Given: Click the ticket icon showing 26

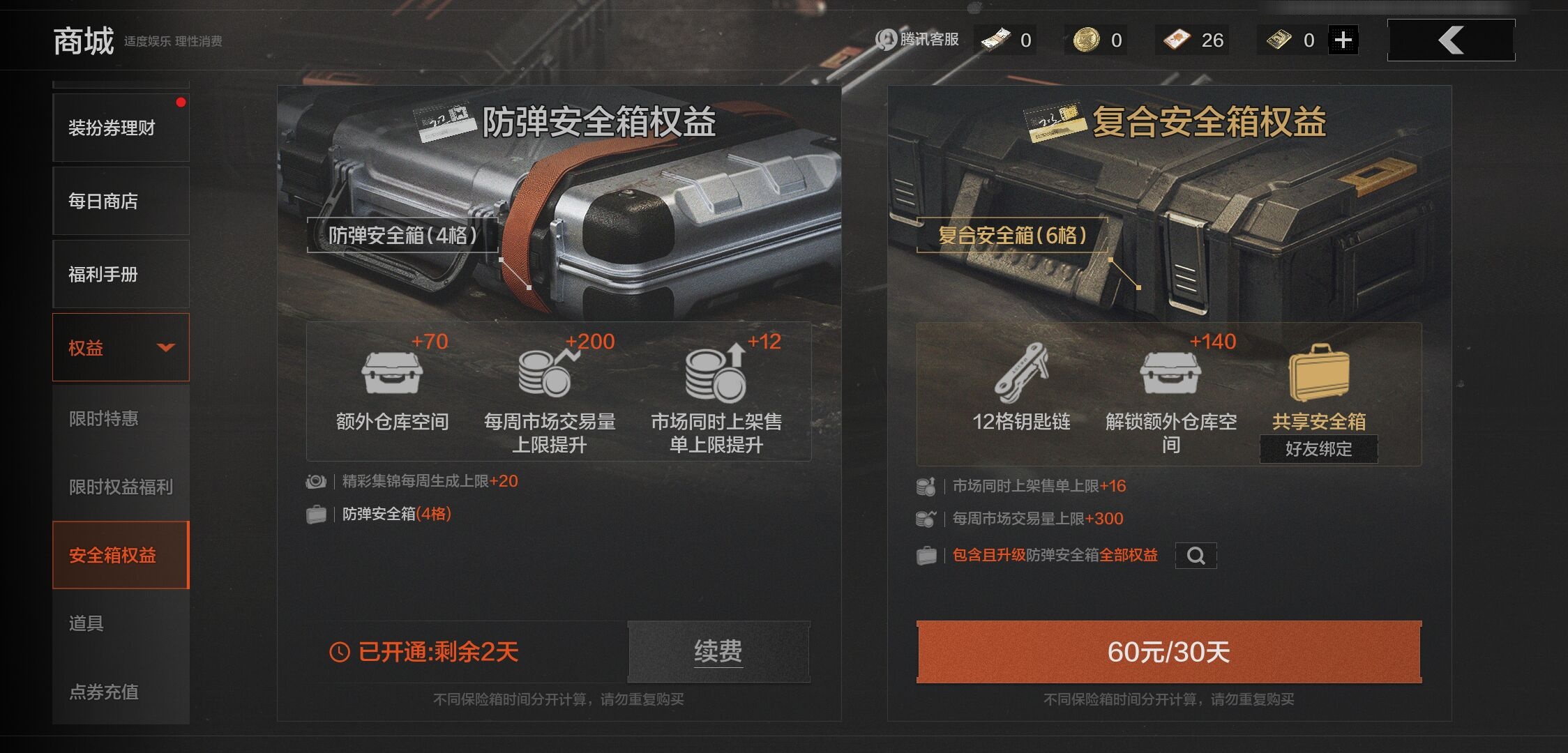Looking at the screenshot, I should (1177, 40).
